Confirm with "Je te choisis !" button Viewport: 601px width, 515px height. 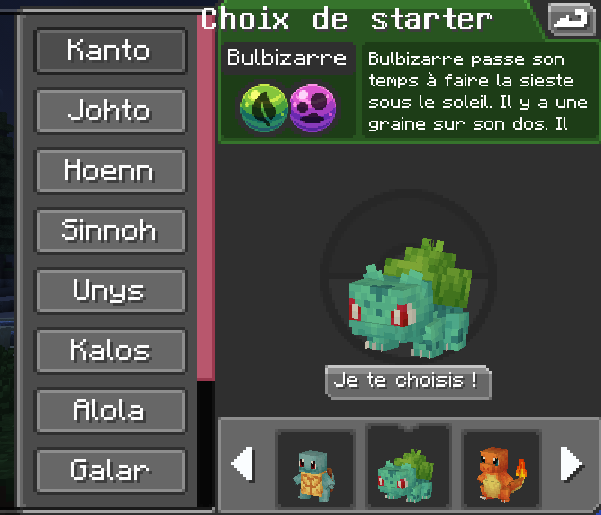[x=408, y=381]
